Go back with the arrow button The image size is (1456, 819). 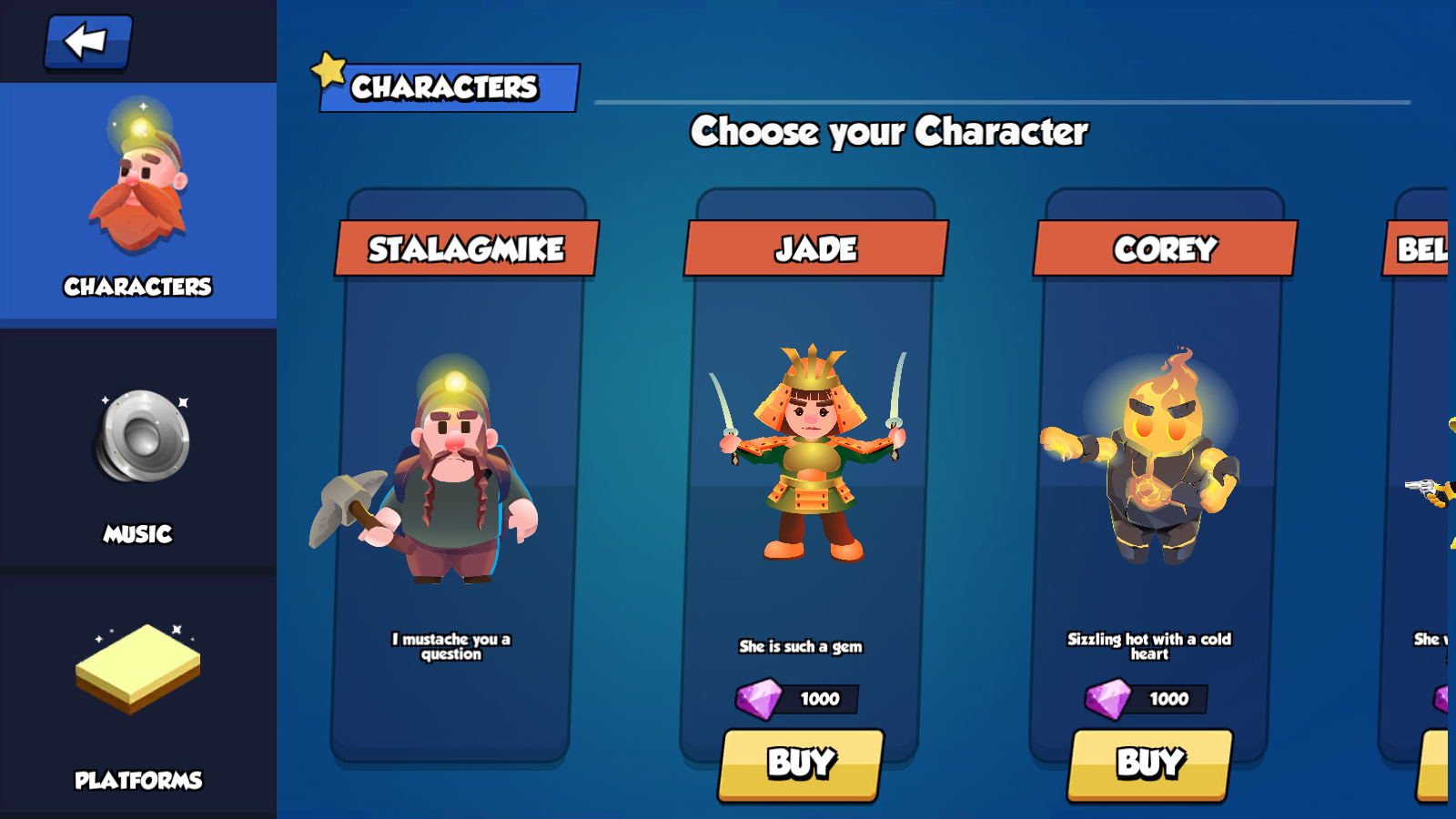click(x=87, y=42)
